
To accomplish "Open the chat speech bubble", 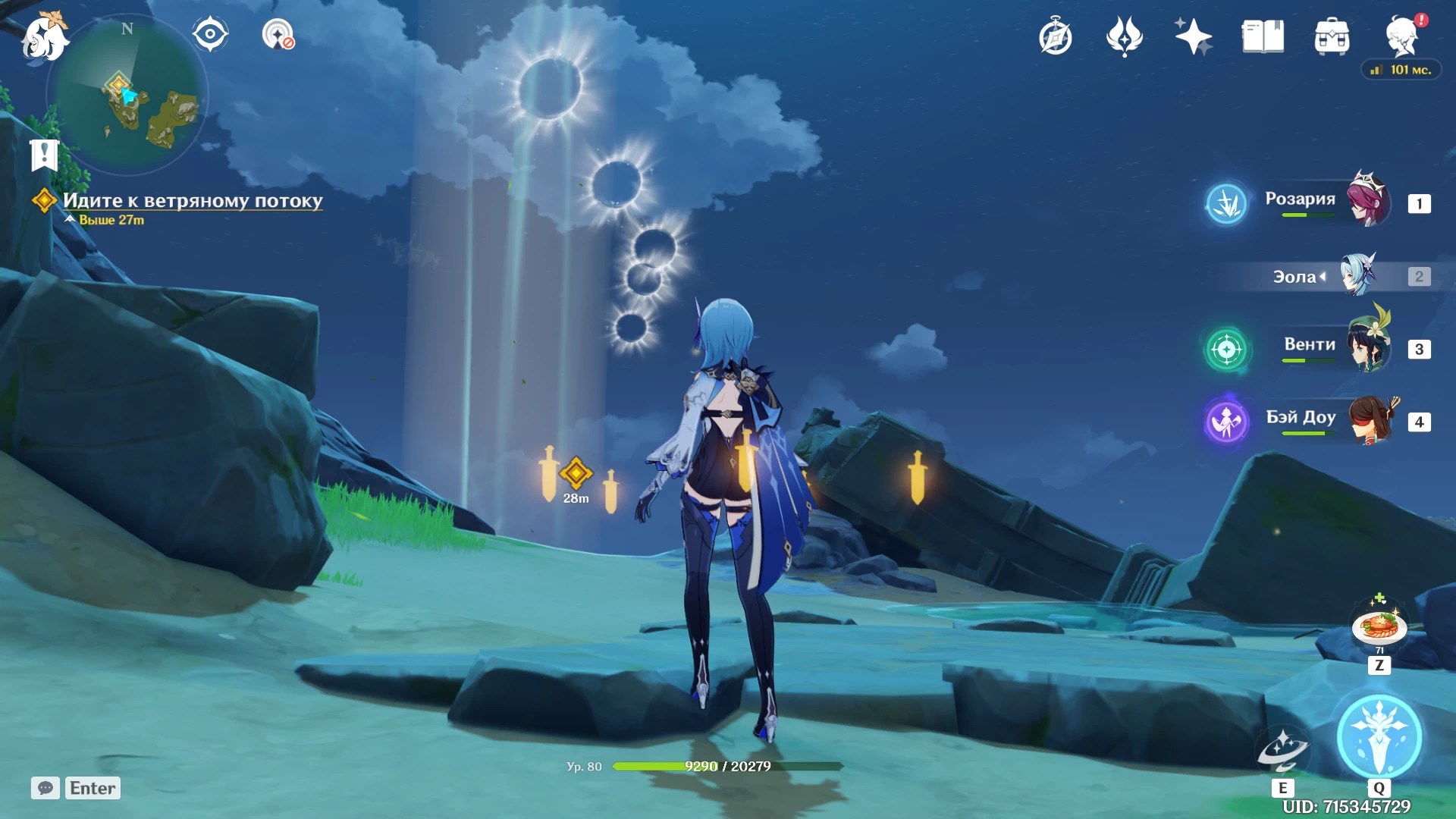I will click(45, 788).
